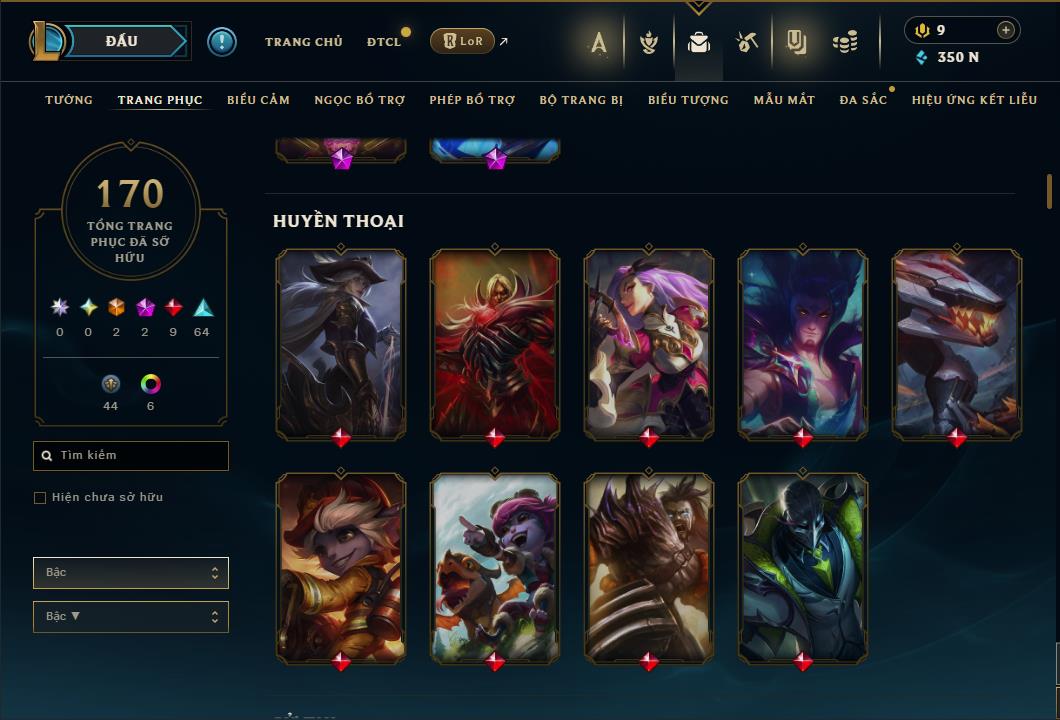Switch to the MẪU MẮT wards tab
This screenshot has width=1060, height=720.
[x=784, y=100]
